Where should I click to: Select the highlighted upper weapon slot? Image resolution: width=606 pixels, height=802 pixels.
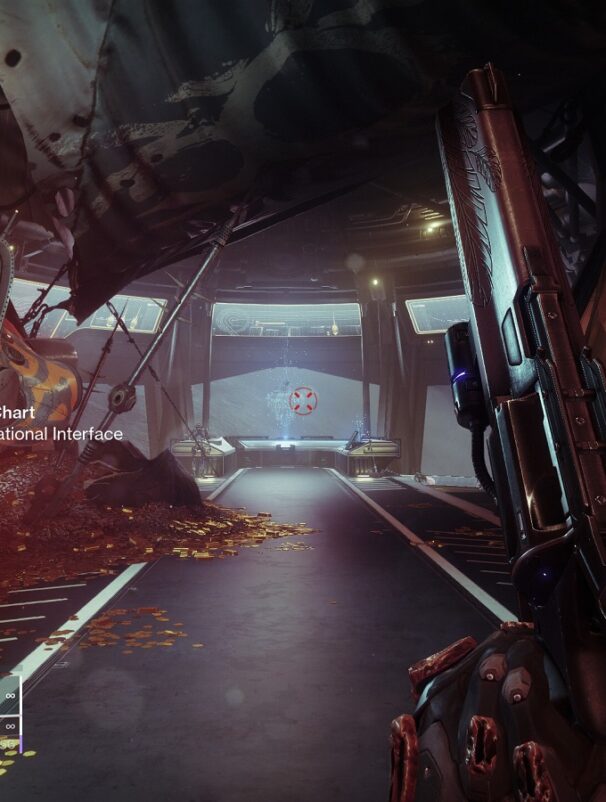point(9,694)
